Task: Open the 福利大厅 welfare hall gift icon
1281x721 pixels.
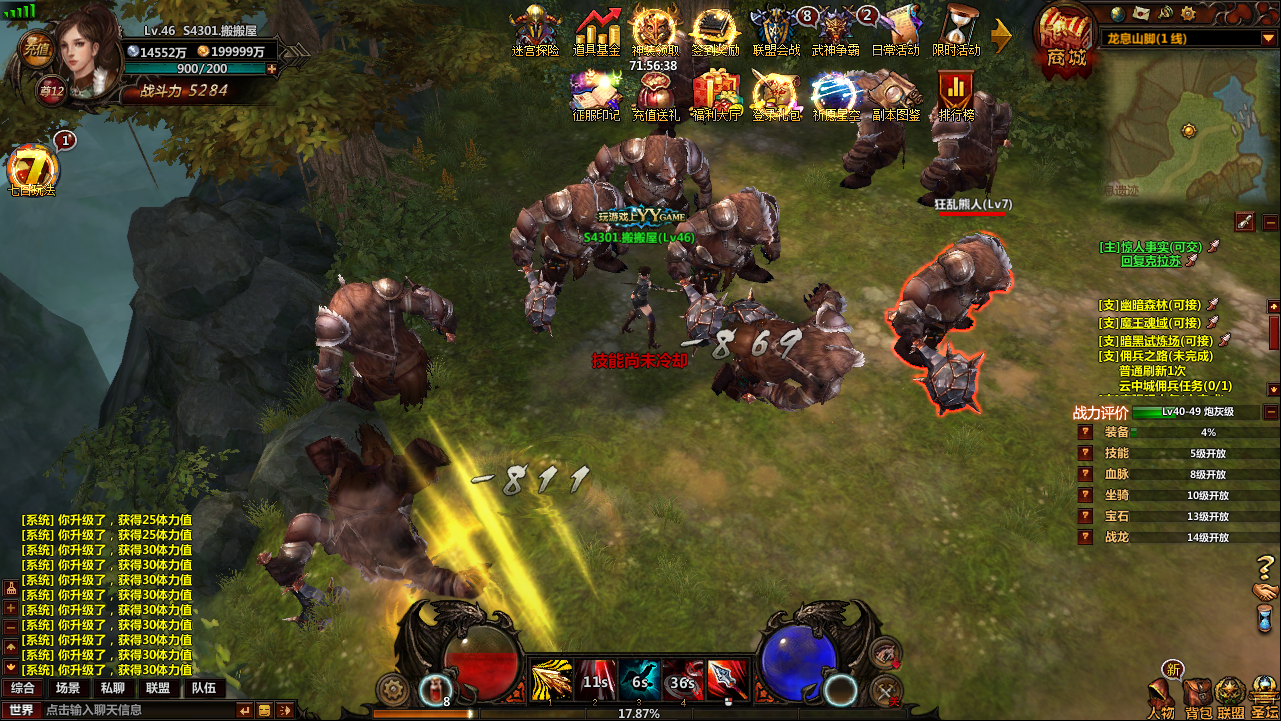Action: (x=719, y=94)
